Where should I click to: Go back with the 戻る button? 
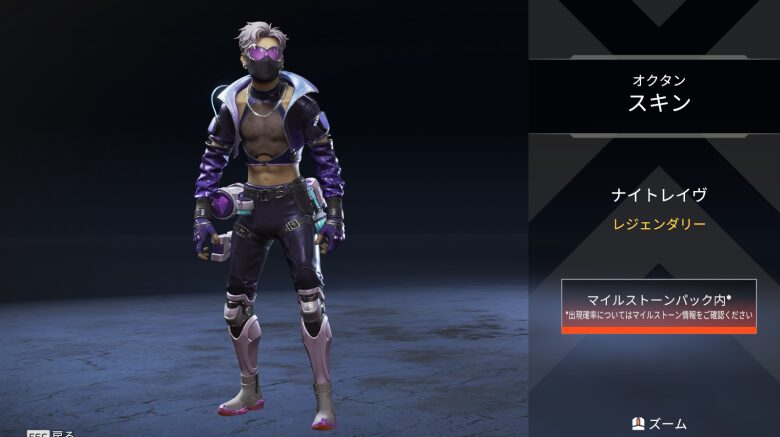click(51, 432)
